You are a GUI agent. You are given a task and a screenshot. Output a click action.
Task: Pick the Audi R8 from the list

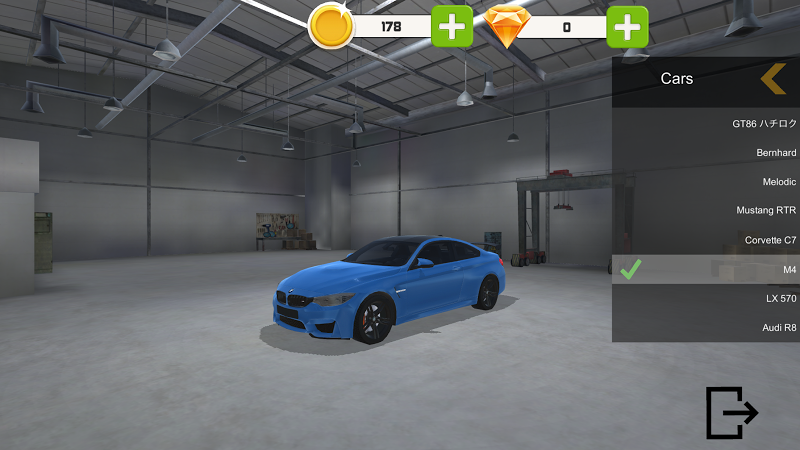705,327
